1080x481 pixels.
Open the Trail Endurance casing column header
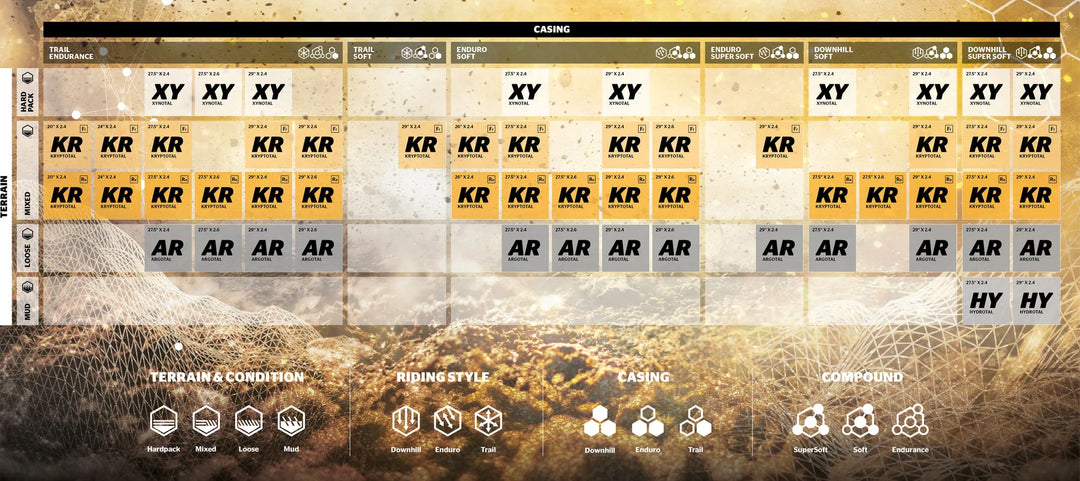coord(70,52)
